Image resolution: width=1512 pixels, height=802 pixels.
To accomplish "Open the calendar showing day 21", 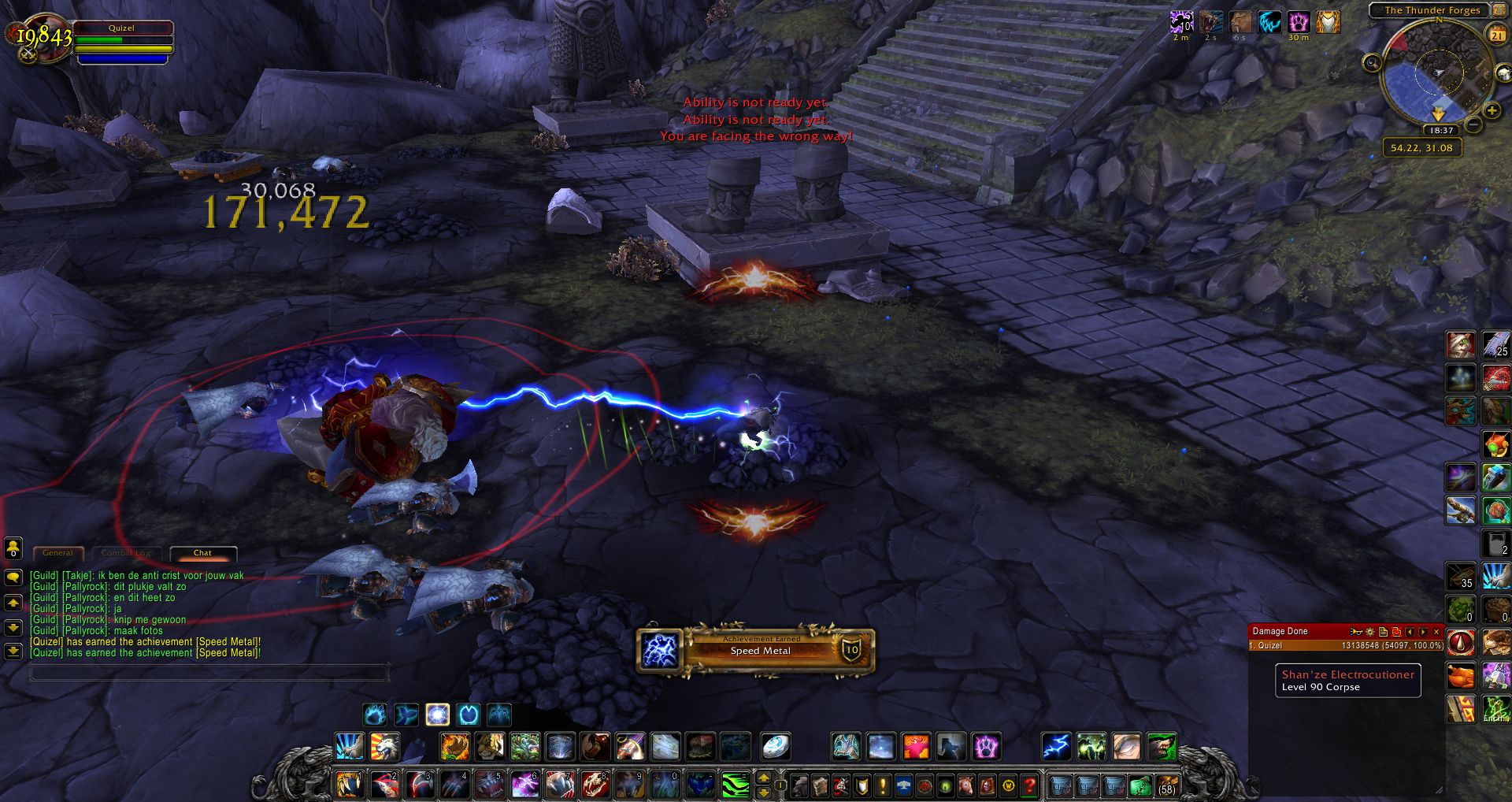I will 1496,35.
